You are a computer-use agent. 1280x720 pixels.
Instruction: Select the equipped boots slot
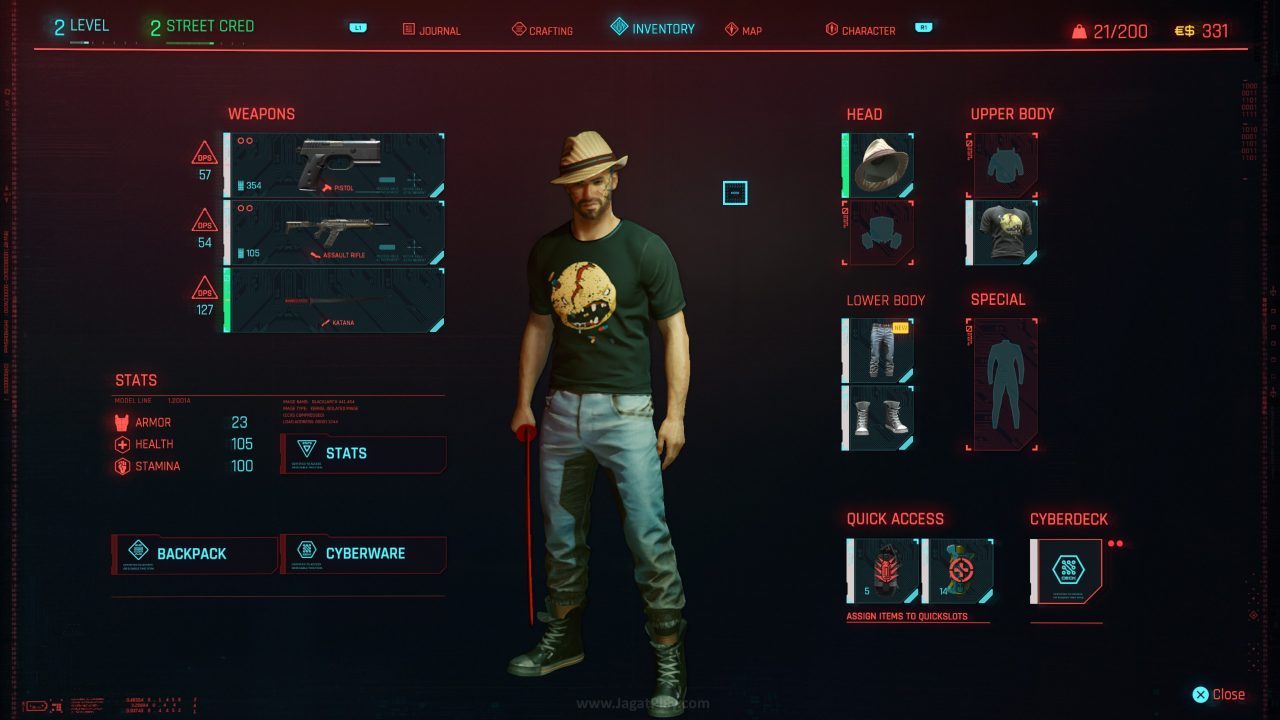879,417
